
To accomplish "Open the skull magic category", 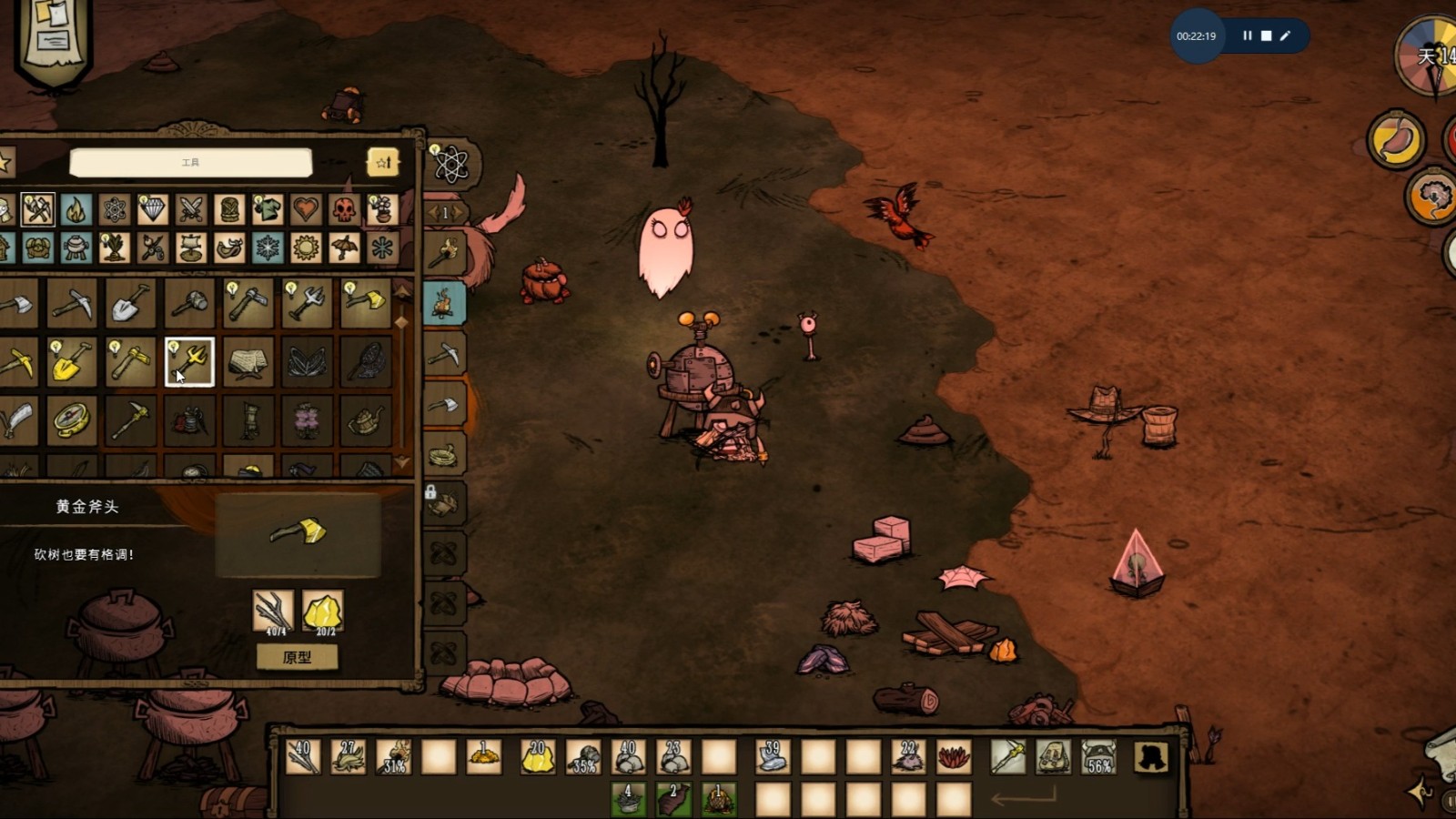I will coord(344,209).
